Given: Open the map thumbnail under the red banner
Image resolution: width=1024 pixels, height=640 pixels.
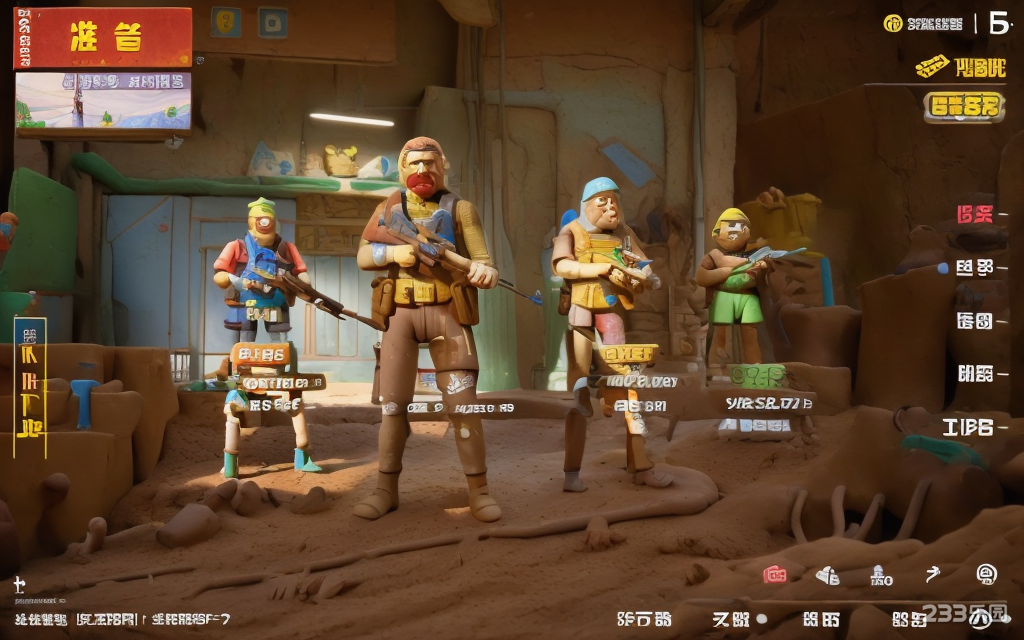Looking at the screenshot, I should tap(103, 102).
